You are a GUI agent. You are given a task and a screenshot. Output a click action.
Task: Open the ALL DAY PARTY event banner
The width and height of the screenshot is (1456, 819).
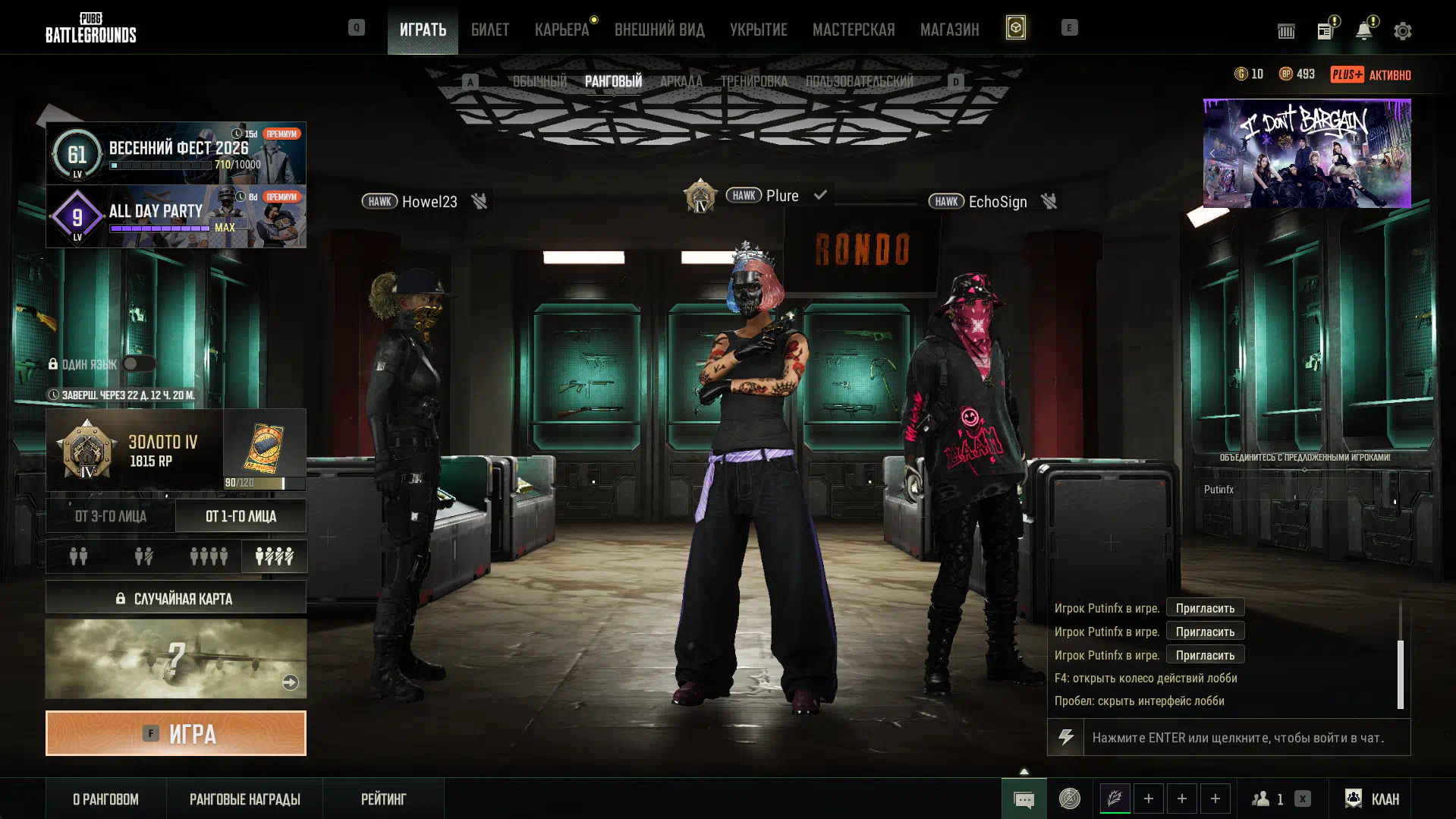[175, 216]
